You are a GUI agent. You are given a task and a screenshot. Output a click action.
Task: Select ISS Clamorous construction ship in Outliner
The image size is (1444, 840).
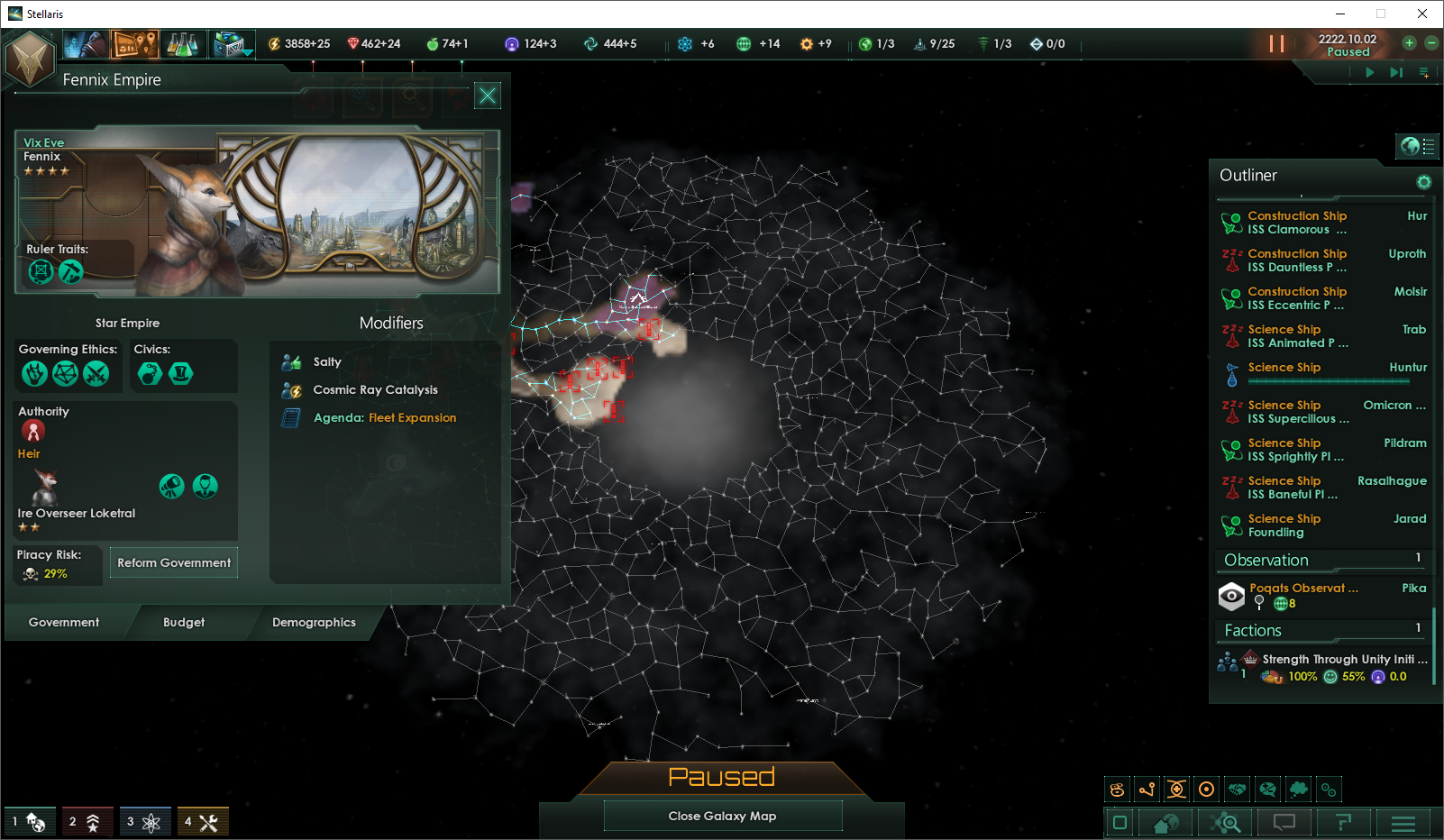1296,223
